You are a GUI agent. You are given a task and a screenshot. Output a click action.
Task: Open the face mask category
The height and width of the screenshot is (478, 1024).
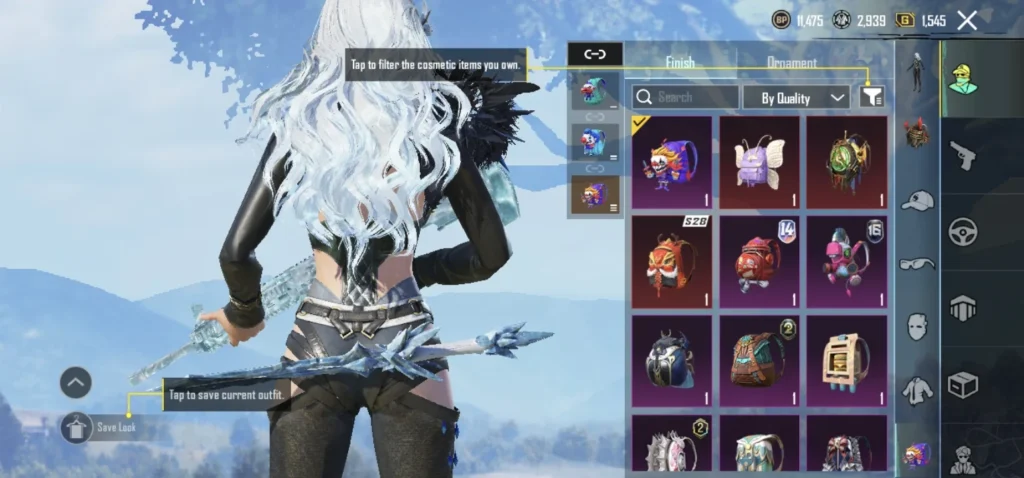point(917,326)
